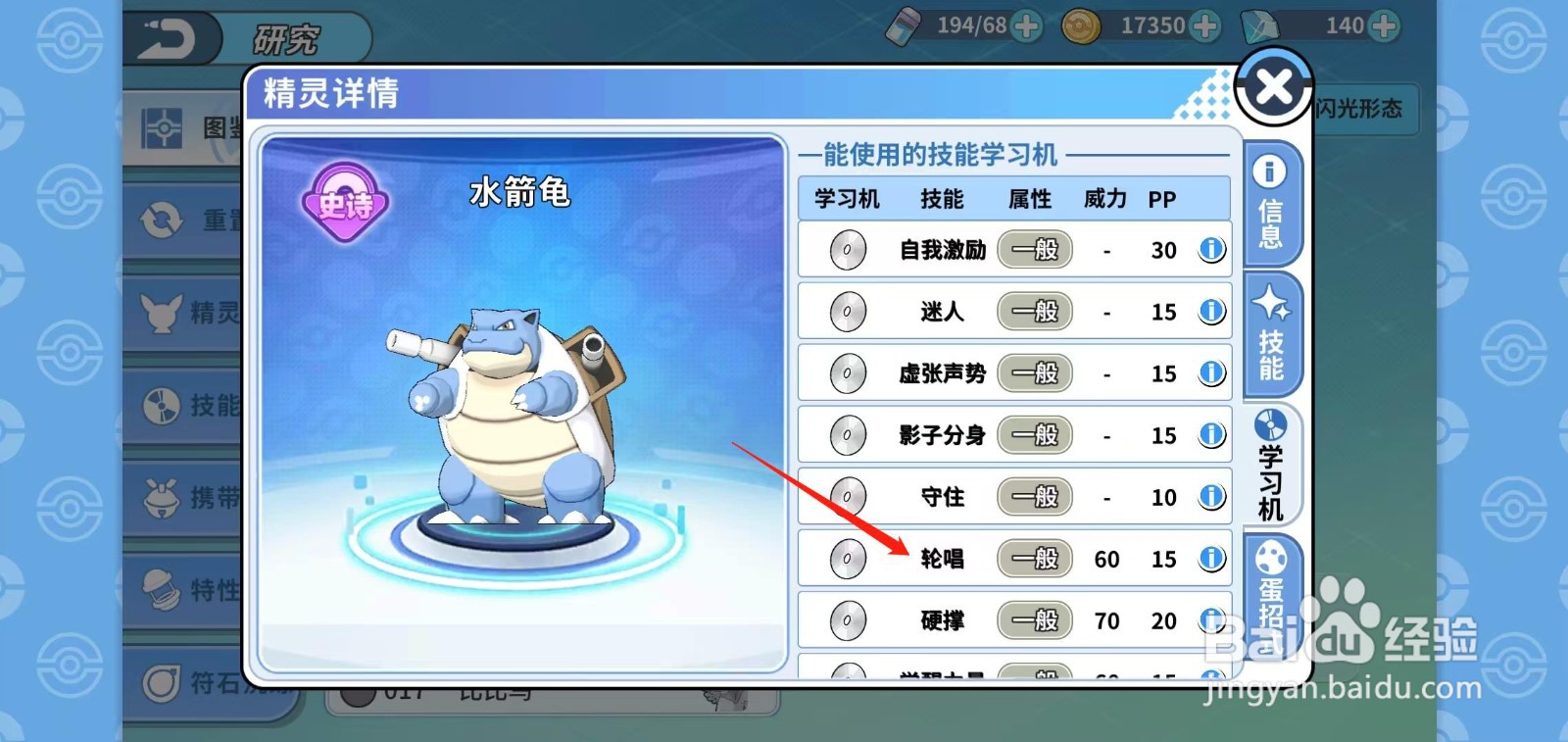This screenshot has height=742, width=1568.
Task: Click the 研究 menu label
Action: pyautogui.click(x=289, y=37)
